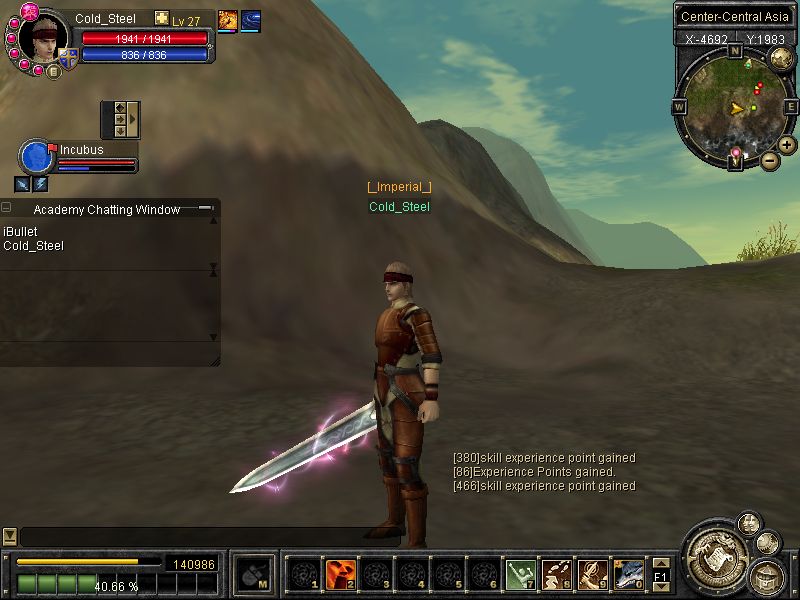Viewport: 800px width, 600px height.
Task: Click Cold_Steel's character portrait
Action: pyautogui.click(x=42, y=40)
